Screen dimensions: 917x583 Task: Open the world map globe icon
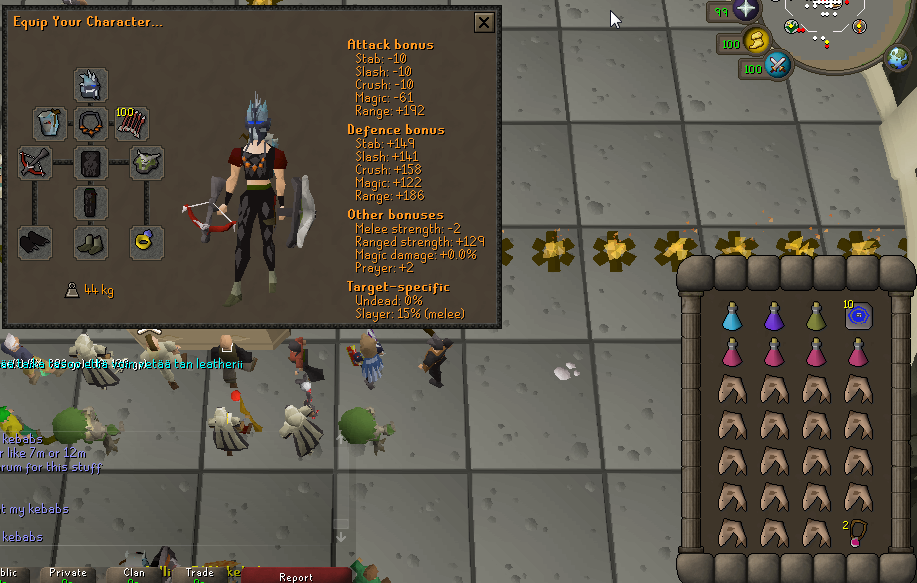pos(898,58)
